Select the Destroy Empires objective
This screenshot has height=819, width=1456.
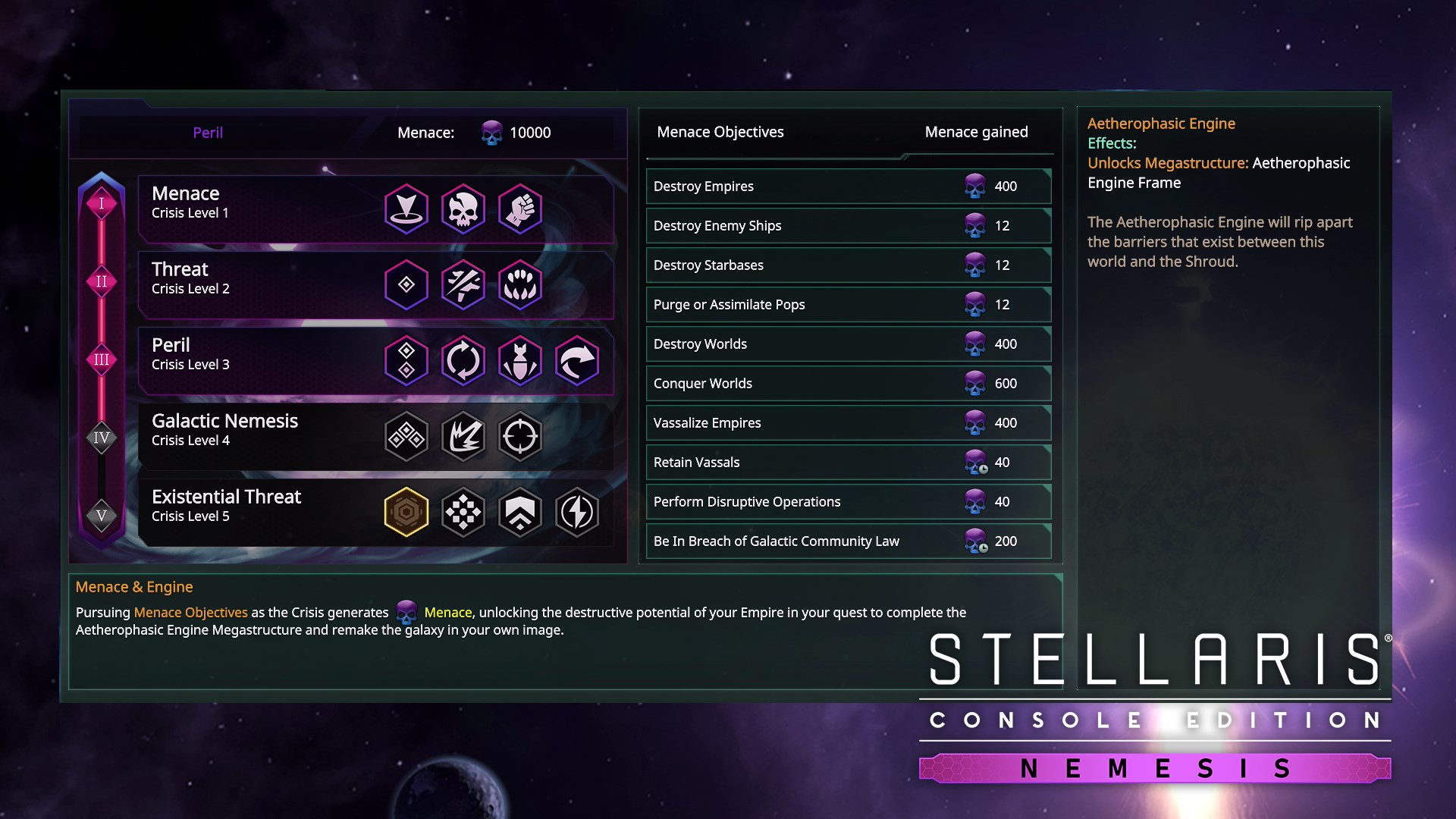click(848, 187)
